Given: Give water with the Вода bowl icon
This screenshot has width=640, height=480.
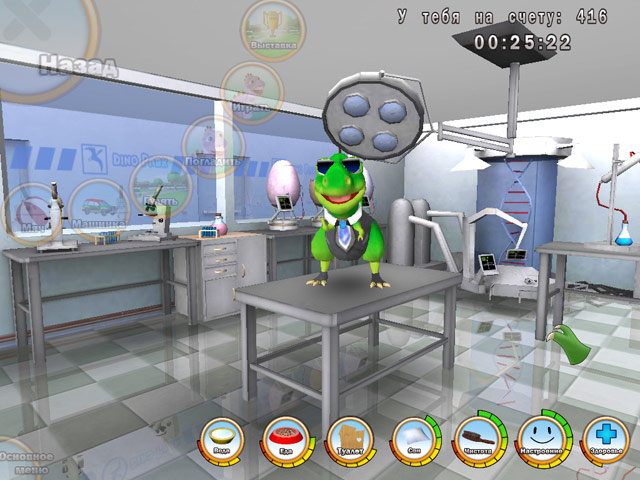Looking at the screenshot, I should [x=221, y=439].
